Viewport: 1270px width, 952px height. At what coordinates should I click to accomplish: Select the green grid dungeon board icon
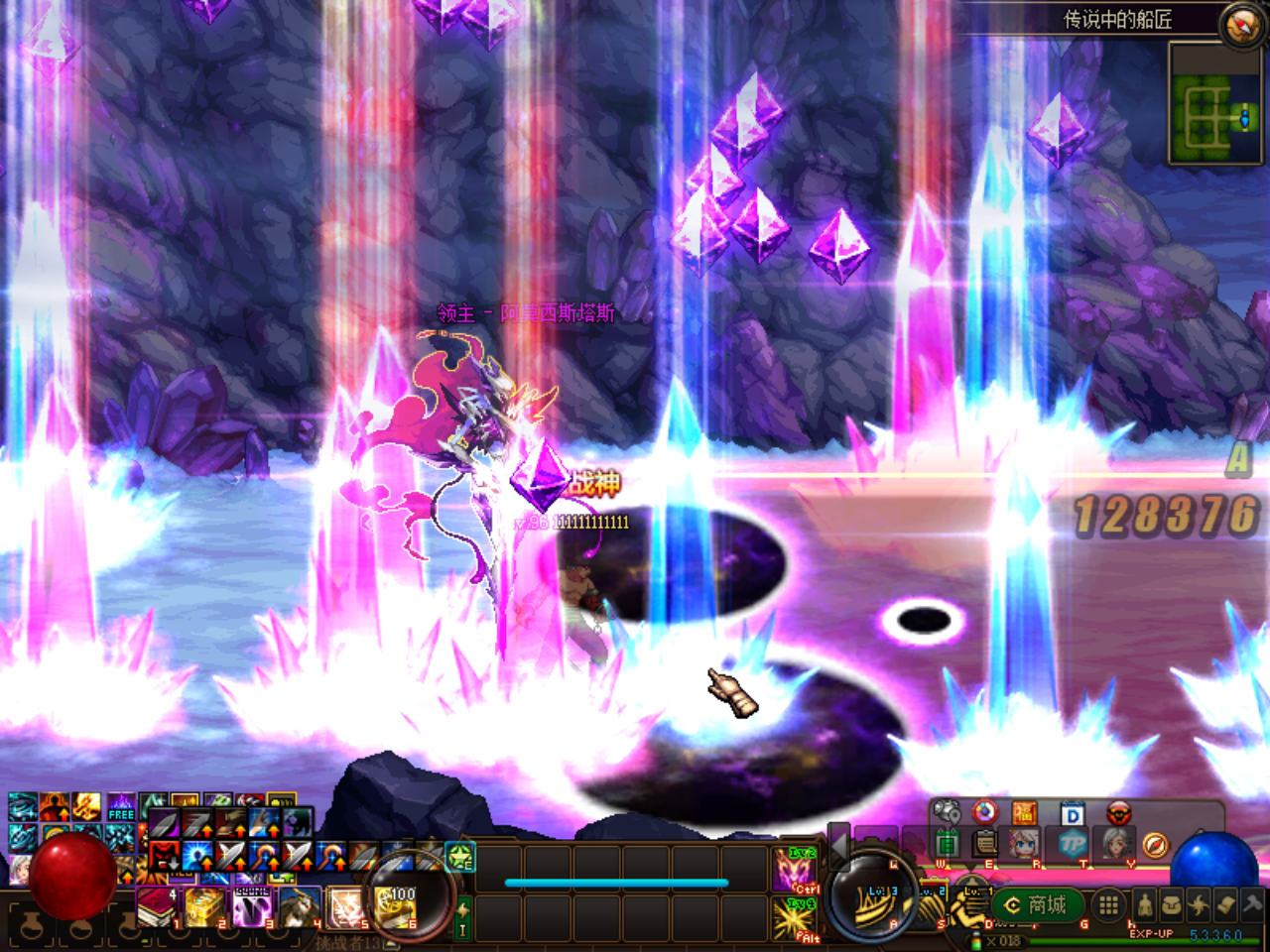coord(949,842)
